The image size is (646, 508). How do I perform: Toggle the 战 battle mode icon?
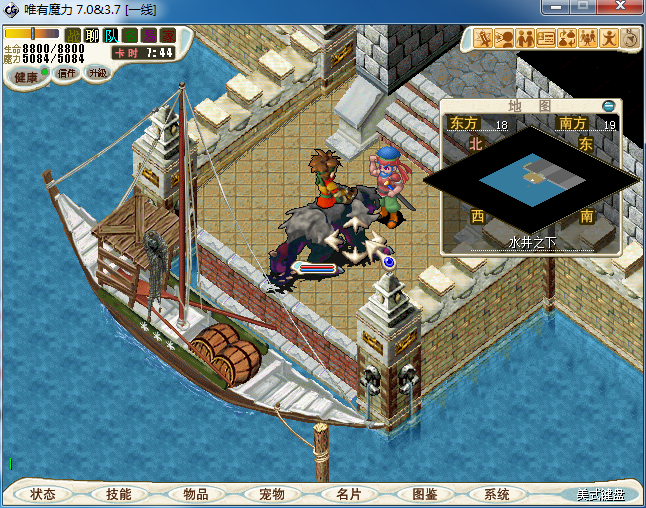[x=73, y=36]
